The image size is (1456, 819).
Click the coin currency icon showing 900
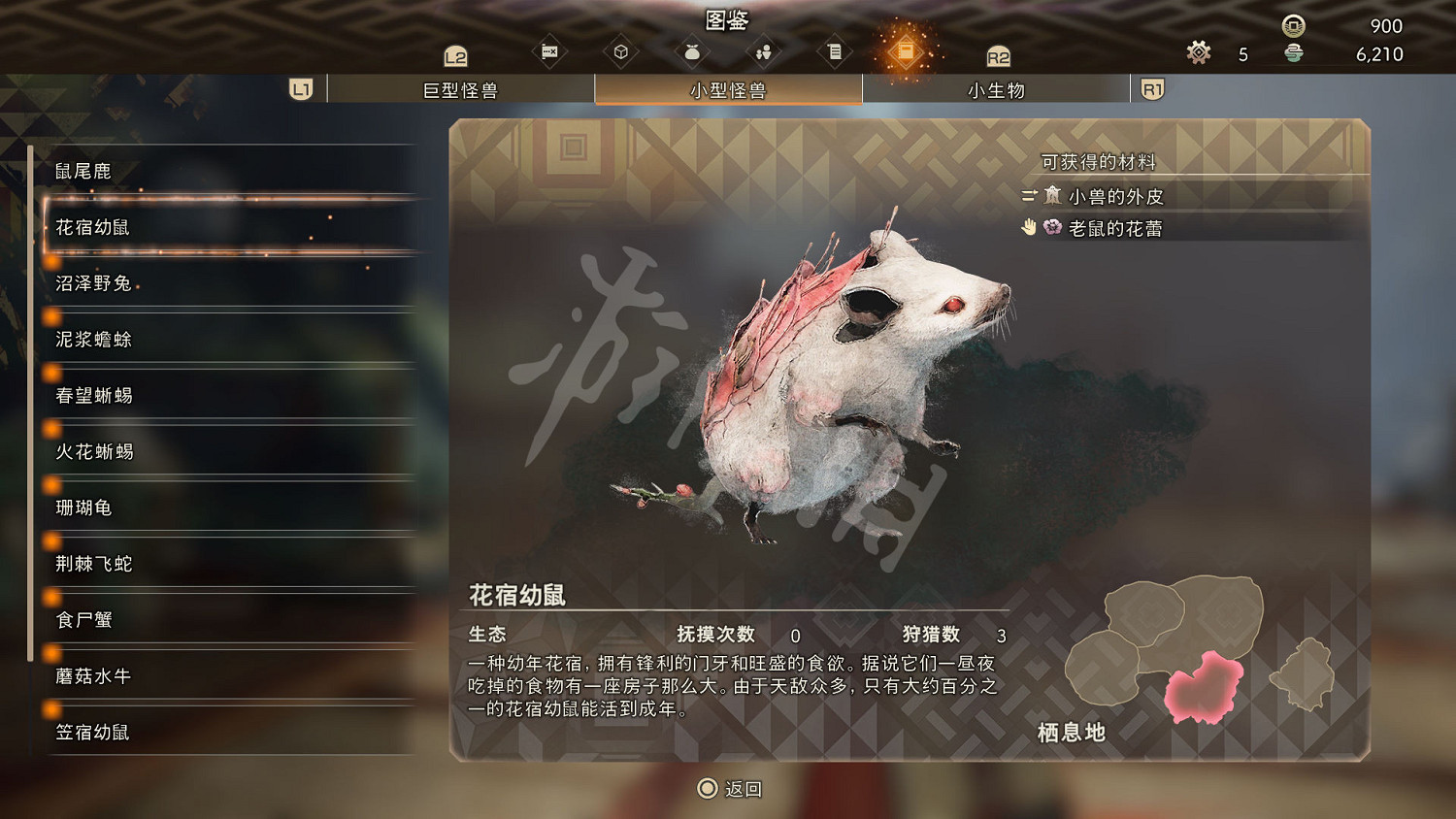pos(1291,27)
